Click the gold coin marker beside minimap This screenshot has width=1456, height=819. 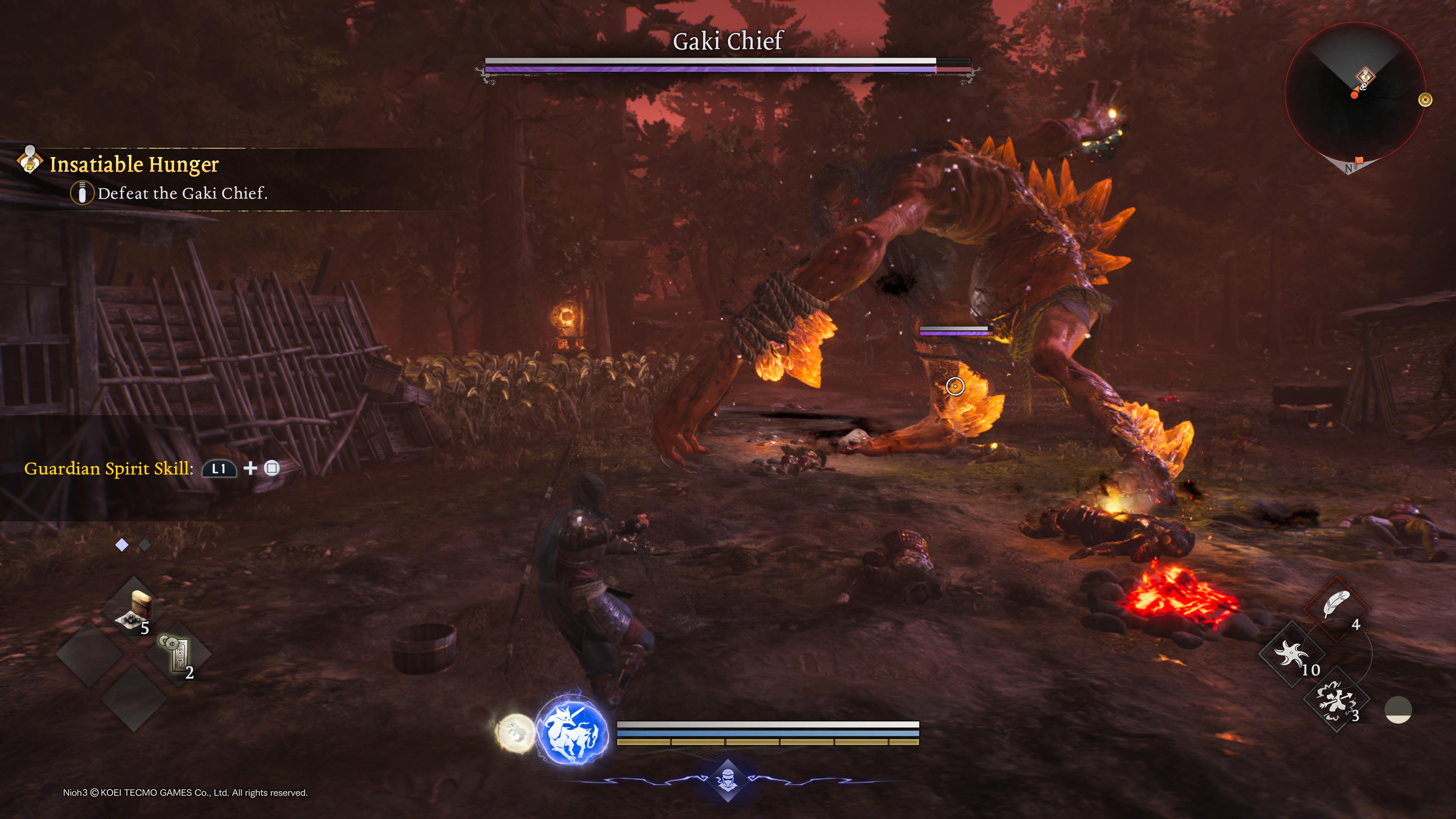pyautogui.click(x=1426, y=100)
